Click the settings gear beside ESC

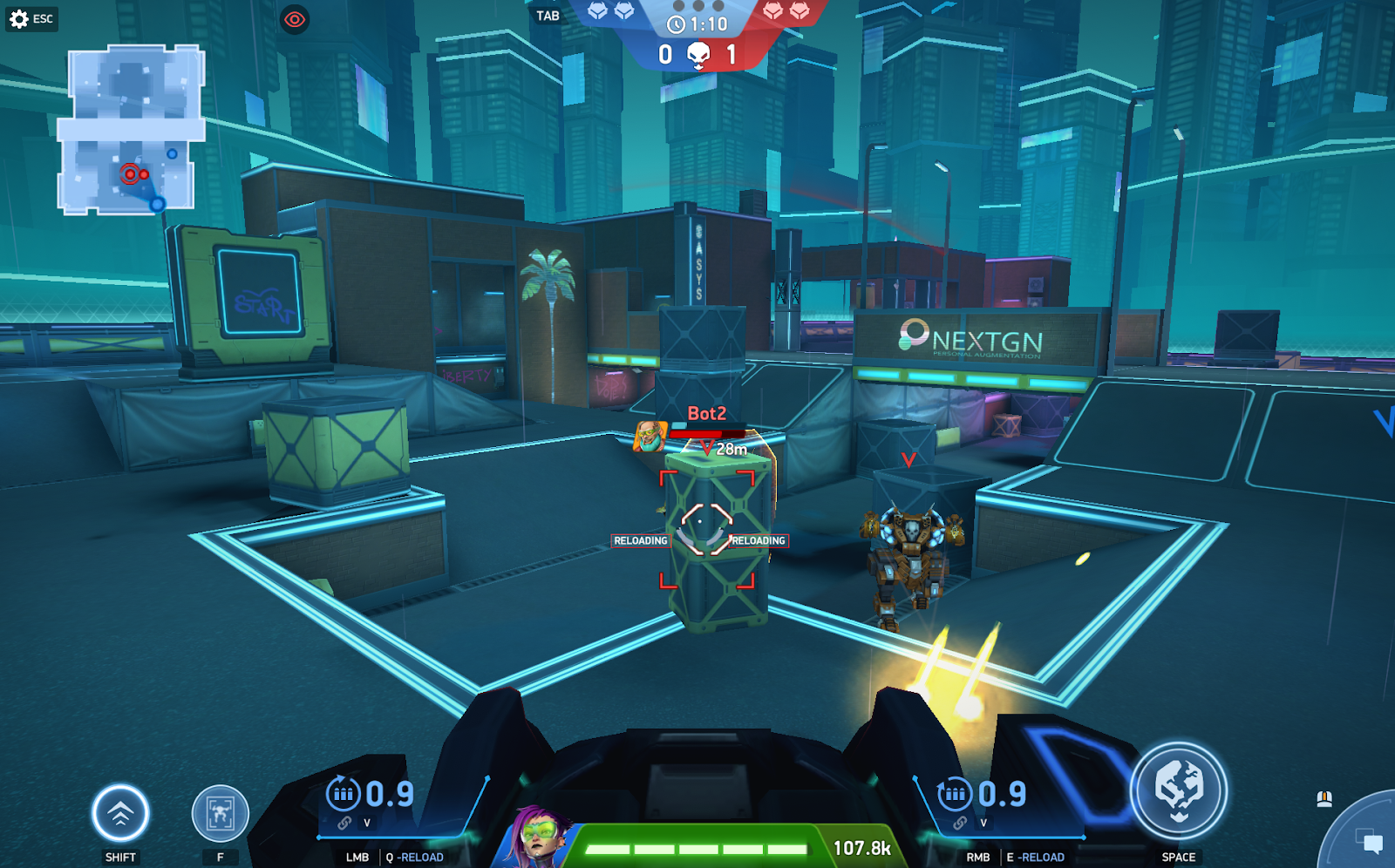pyautogui.click(x=21, y=17)
